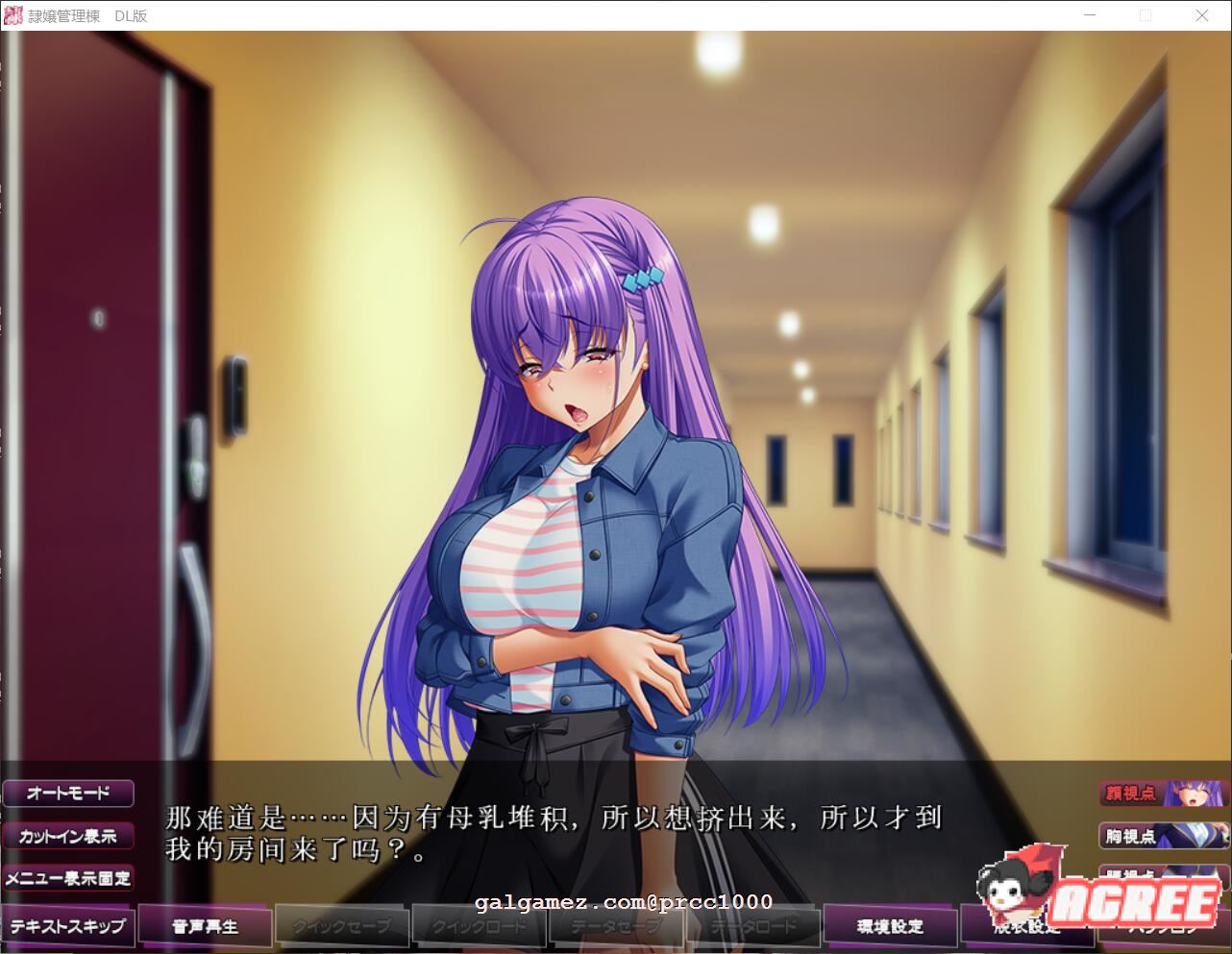Click the データロード data load button
This screenshot has width=1232, height=954.
[752, 925]
